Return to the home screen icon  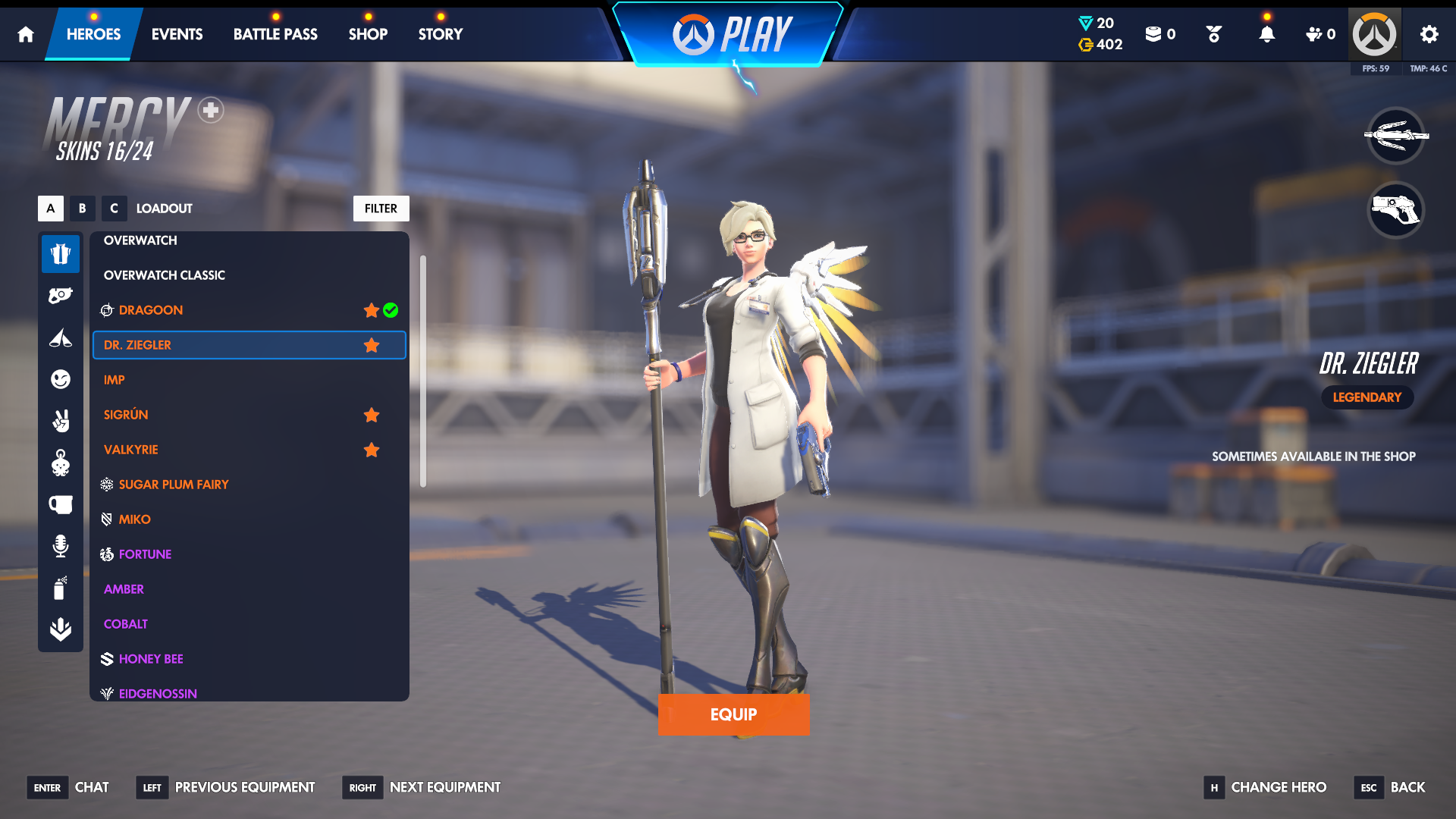click(26, 34)
